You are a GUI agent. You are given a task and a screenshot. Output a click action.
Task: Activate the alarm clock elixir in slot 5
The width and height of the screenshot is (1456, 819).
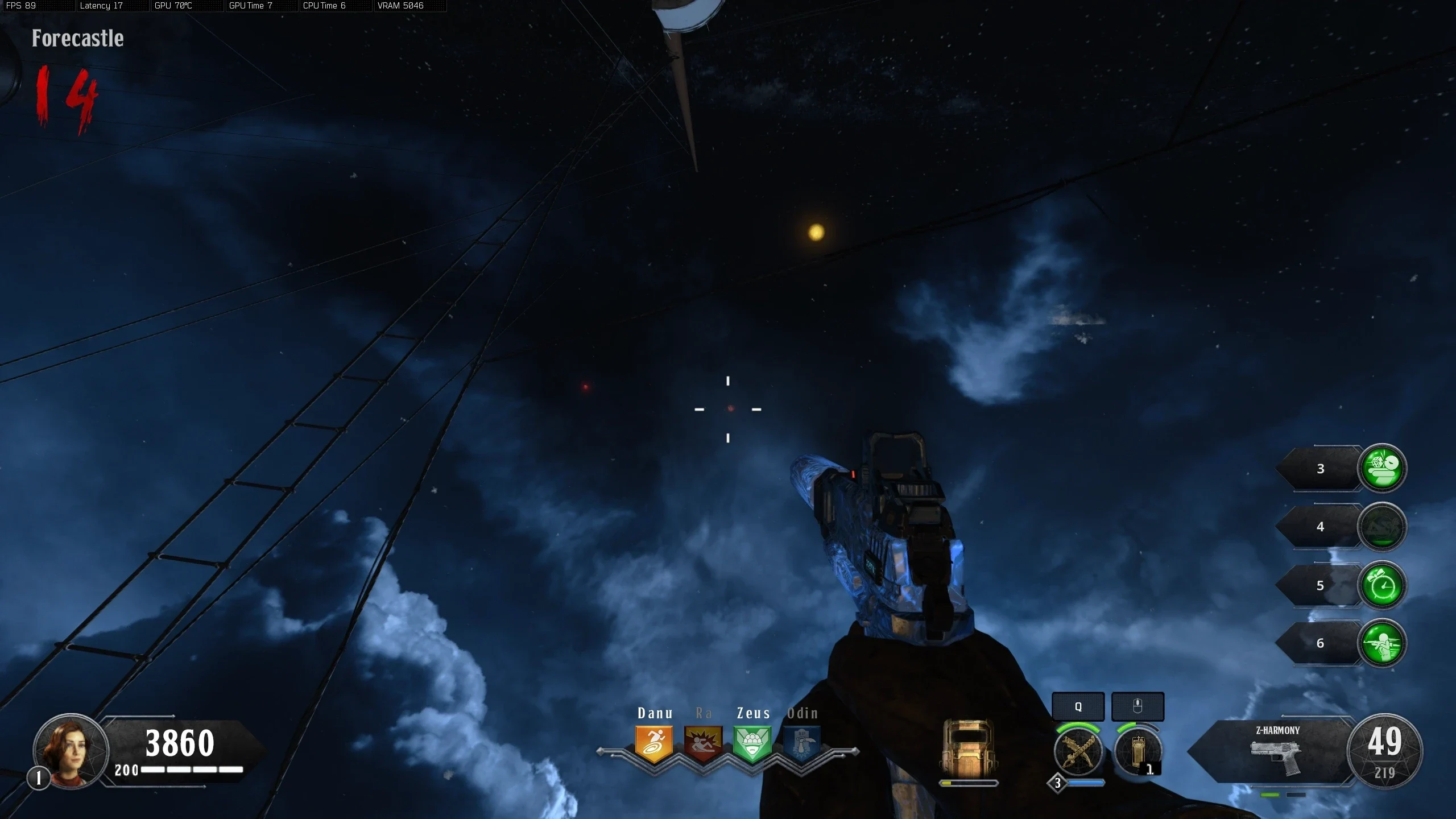(x=1382, y=585)
